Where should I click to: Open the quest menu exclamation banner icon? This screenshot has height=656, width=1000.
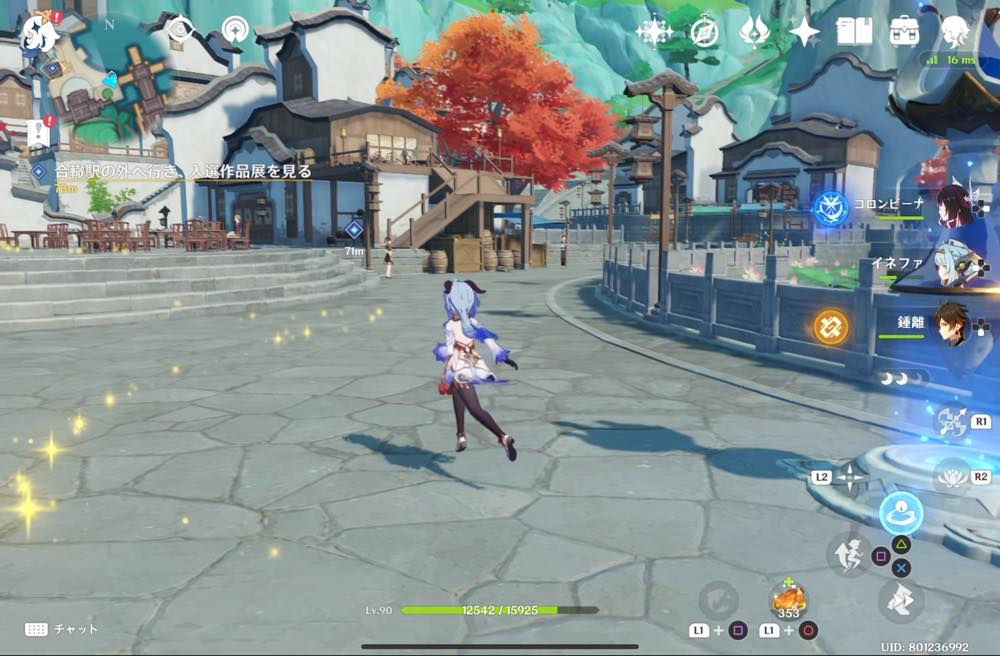(38, 133)
